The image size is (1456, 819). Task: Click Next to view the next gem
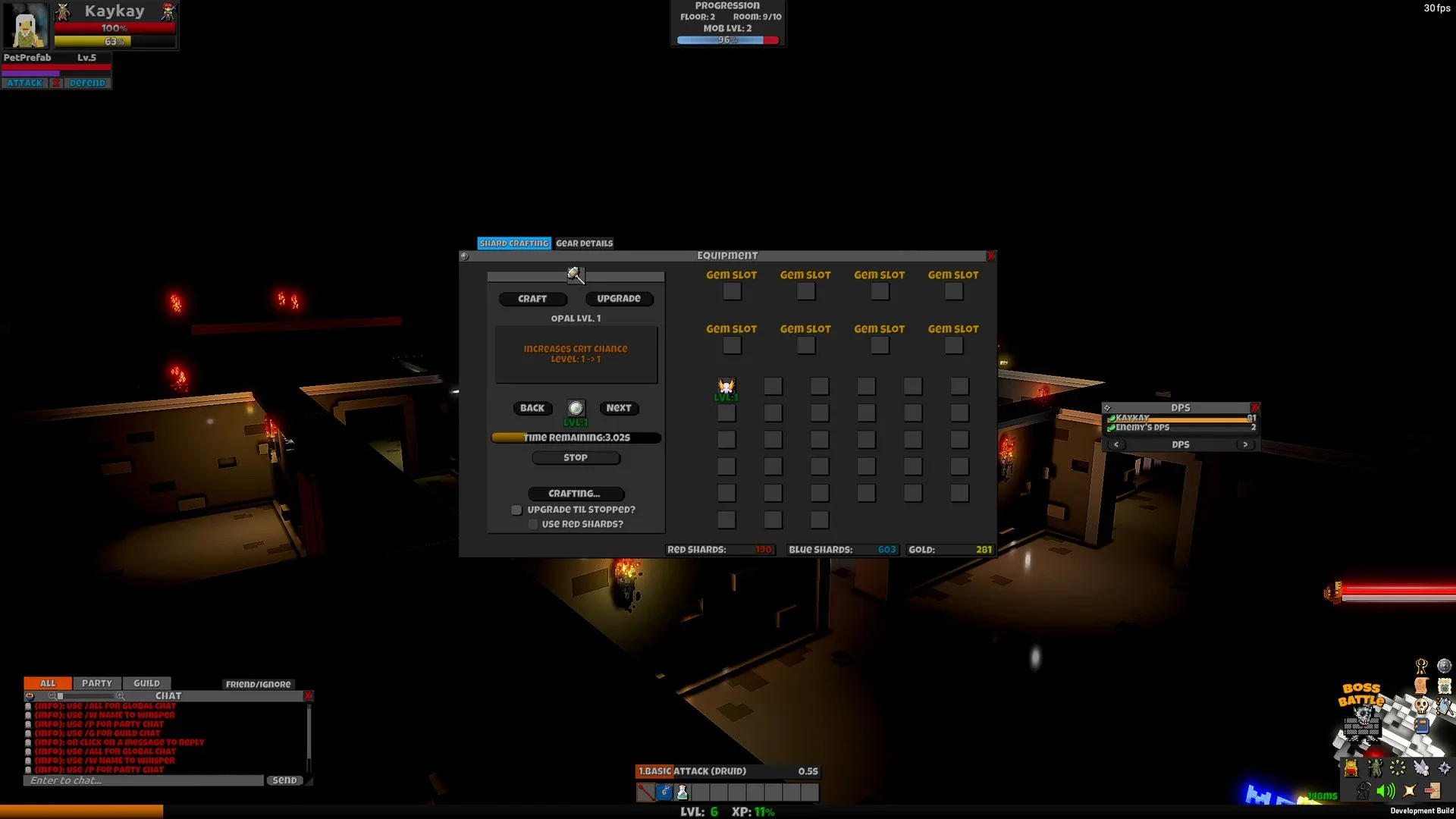point(619,408)
